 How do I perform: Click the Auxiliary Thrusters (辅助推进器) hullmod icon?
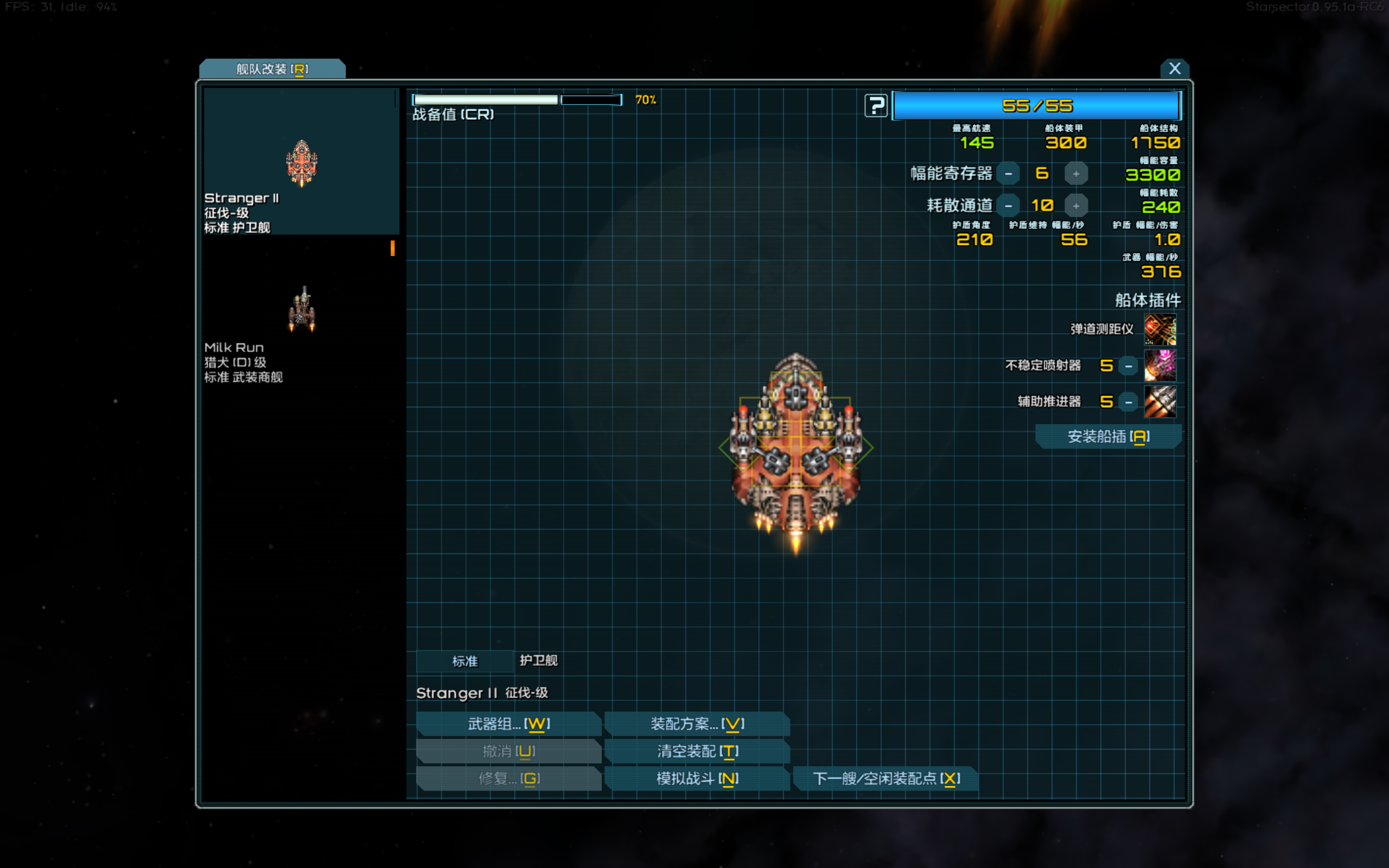click(x=1160, y=401)
